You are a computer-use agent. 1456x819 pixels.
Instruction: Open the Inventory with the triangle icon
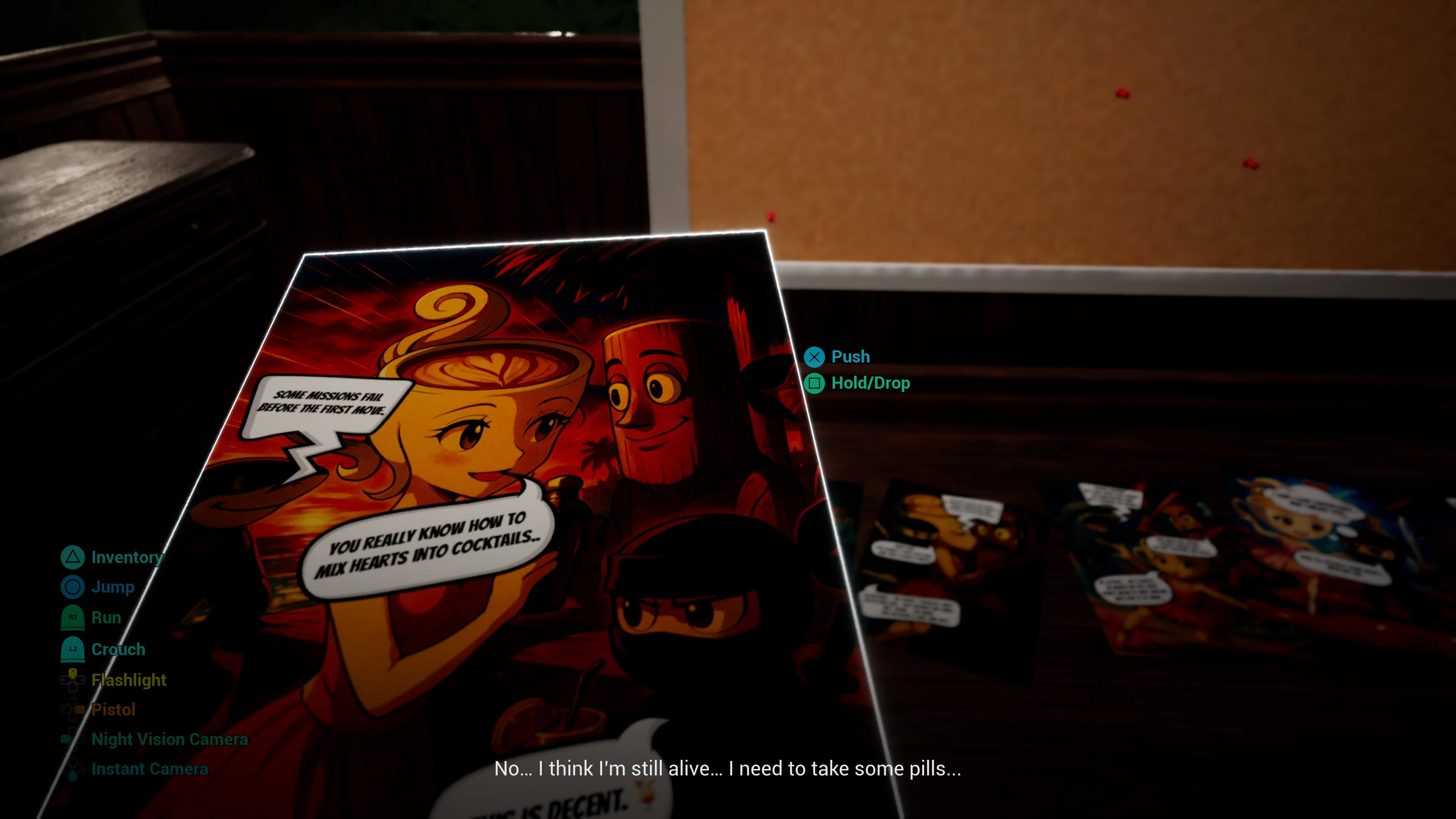[72, 557]
